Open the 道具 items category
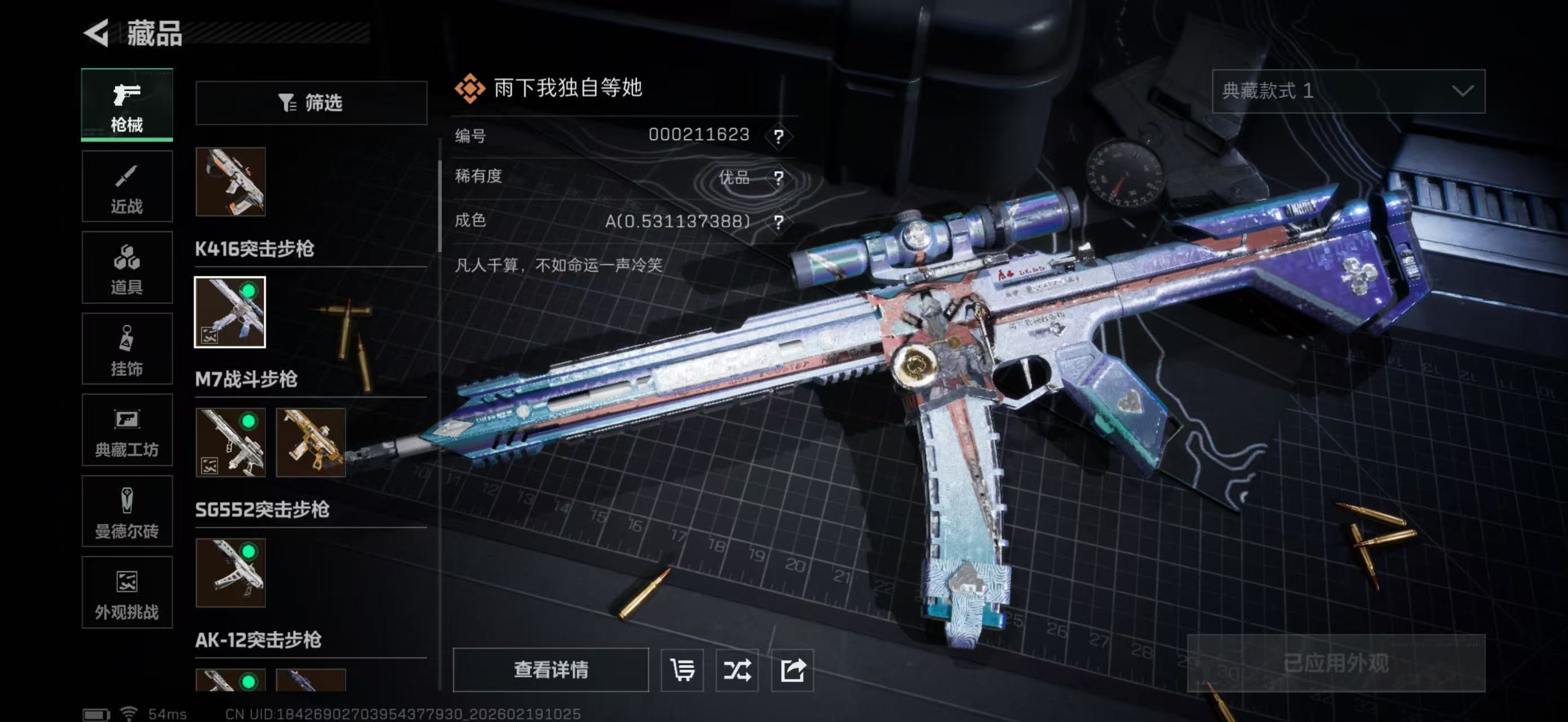1568x722 pixels. click(127, 268)
